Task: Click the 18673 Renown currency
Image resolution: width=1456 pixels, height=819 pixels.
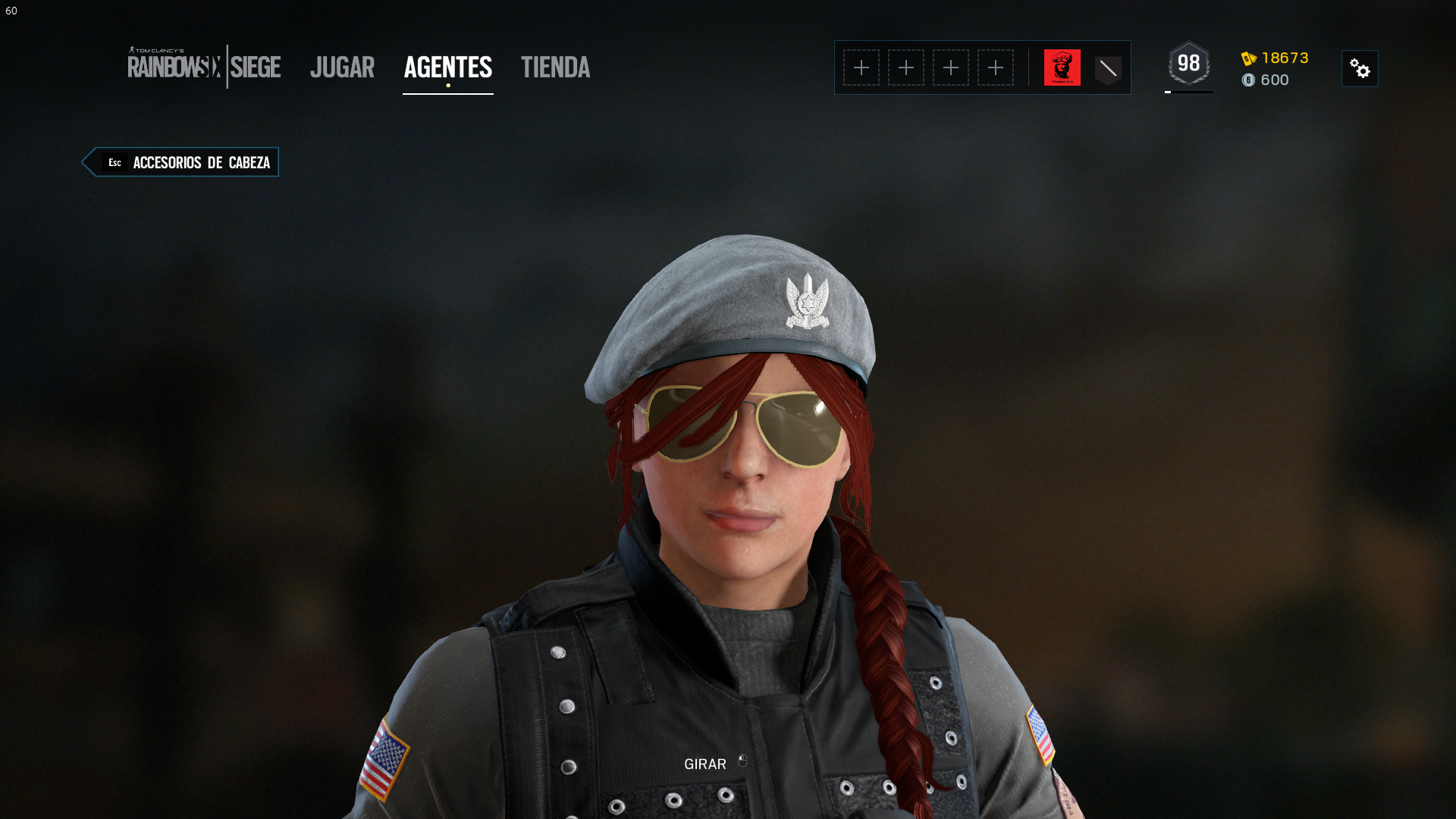Action: coord(1276,58)
